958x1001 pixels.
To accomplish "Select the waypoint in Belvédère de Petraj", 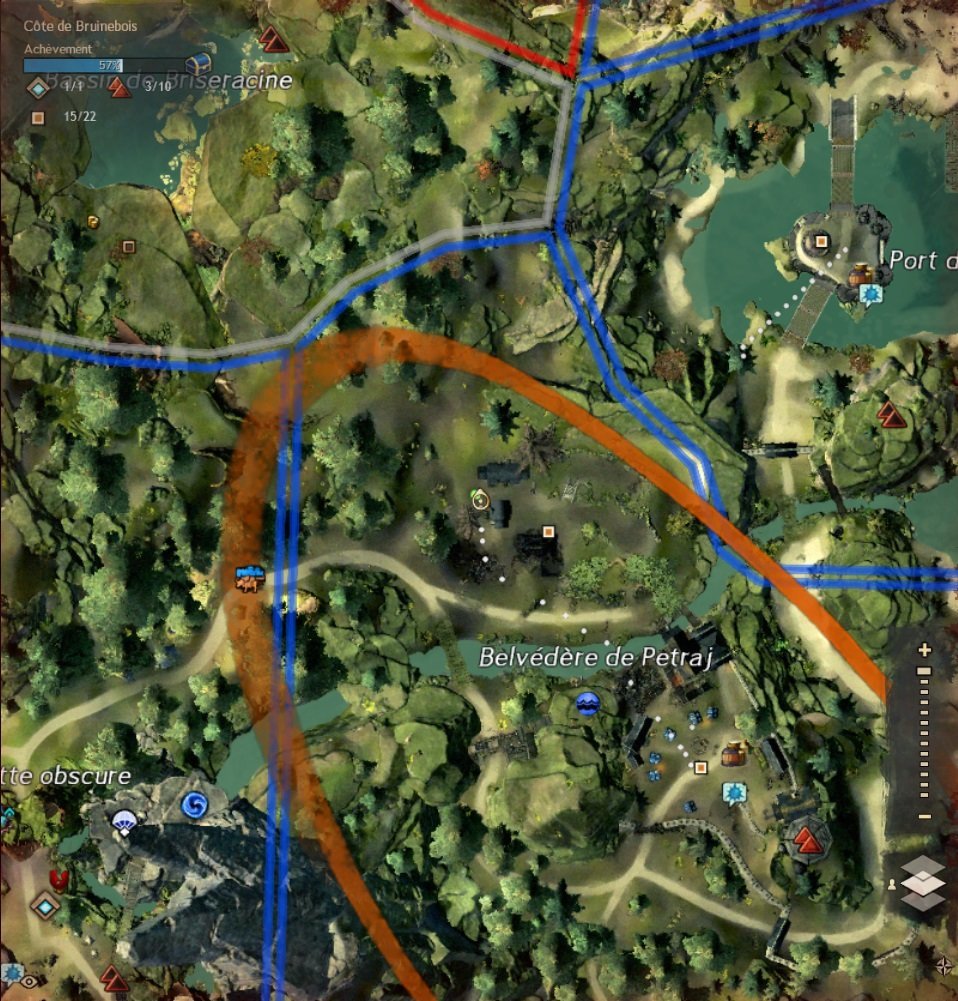I will pos(734,793).
